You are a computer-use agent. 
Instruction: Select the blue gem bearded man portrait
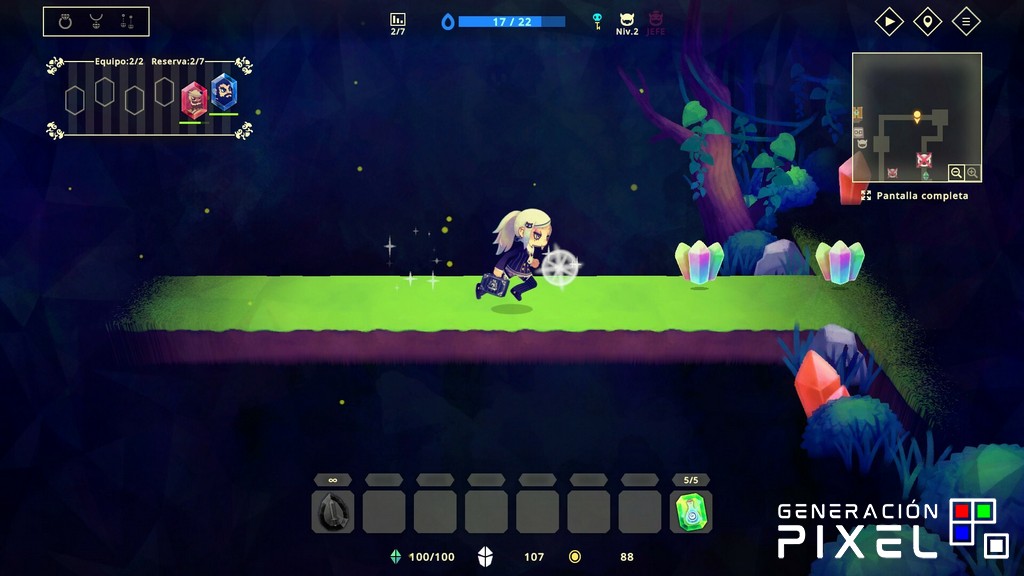point(224,94)
